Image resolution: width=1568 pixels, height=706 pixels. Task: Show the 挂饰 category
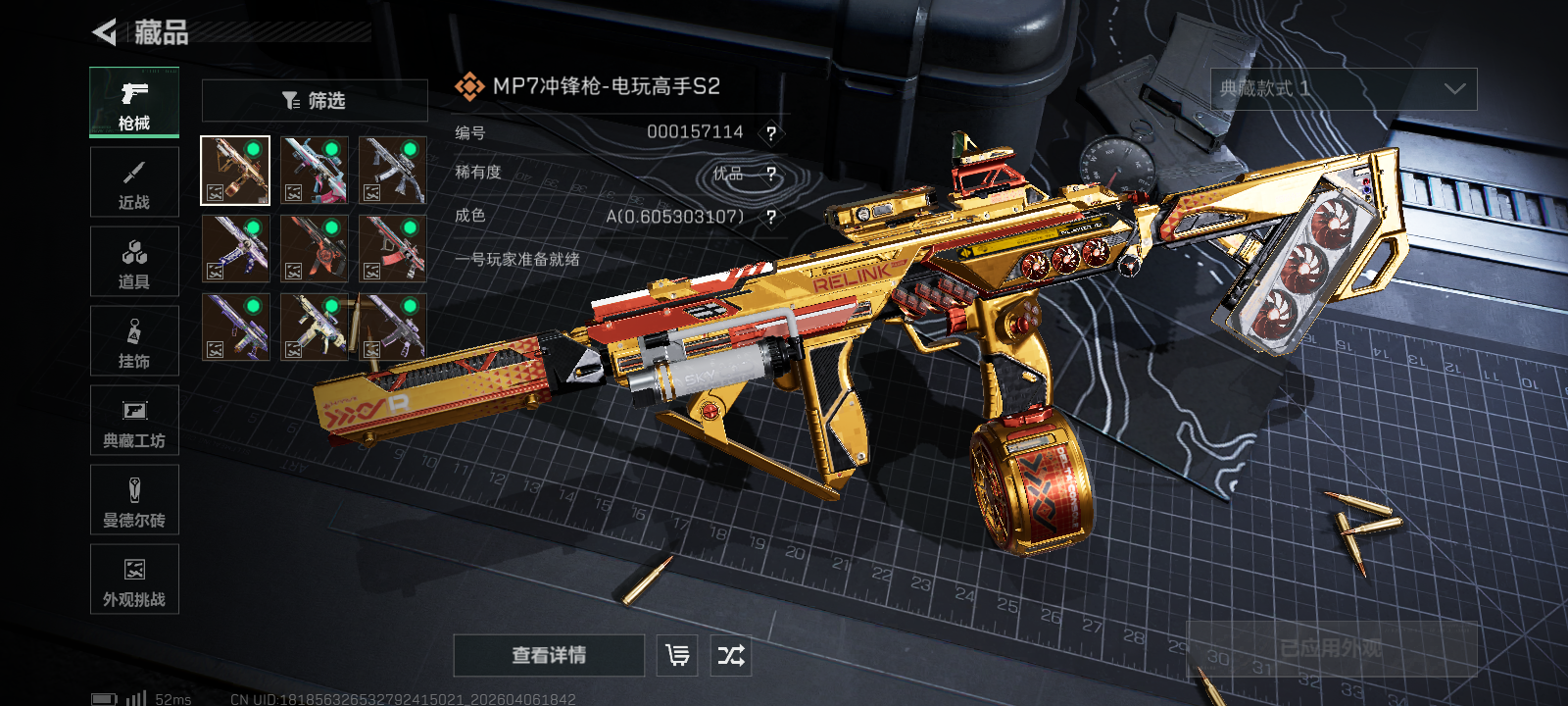coord(134,342)
